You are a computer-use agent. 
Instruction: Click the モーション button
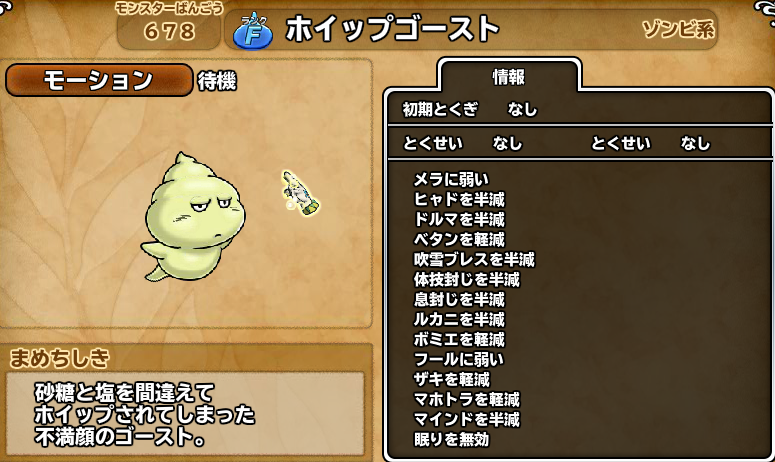coord(99,81)
